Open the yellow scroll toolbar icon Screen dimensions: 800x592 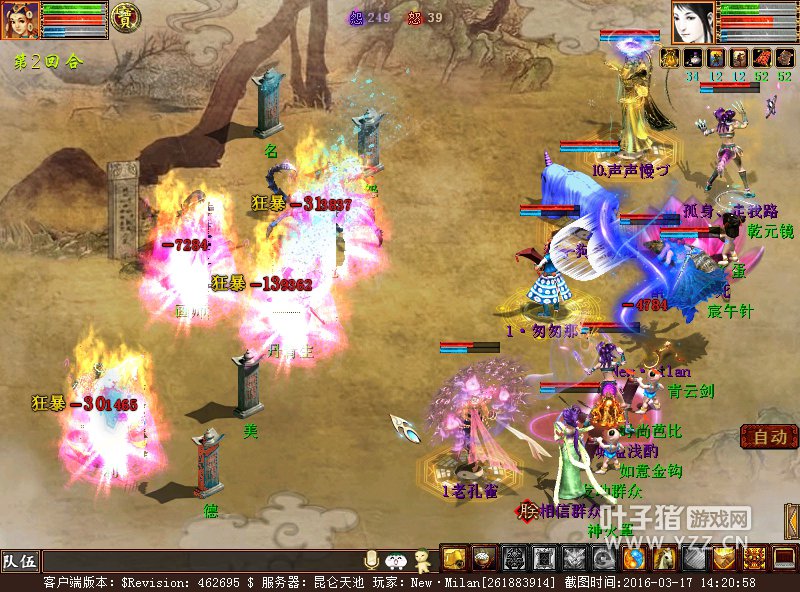pyautogui.click(x=454, y=558)
